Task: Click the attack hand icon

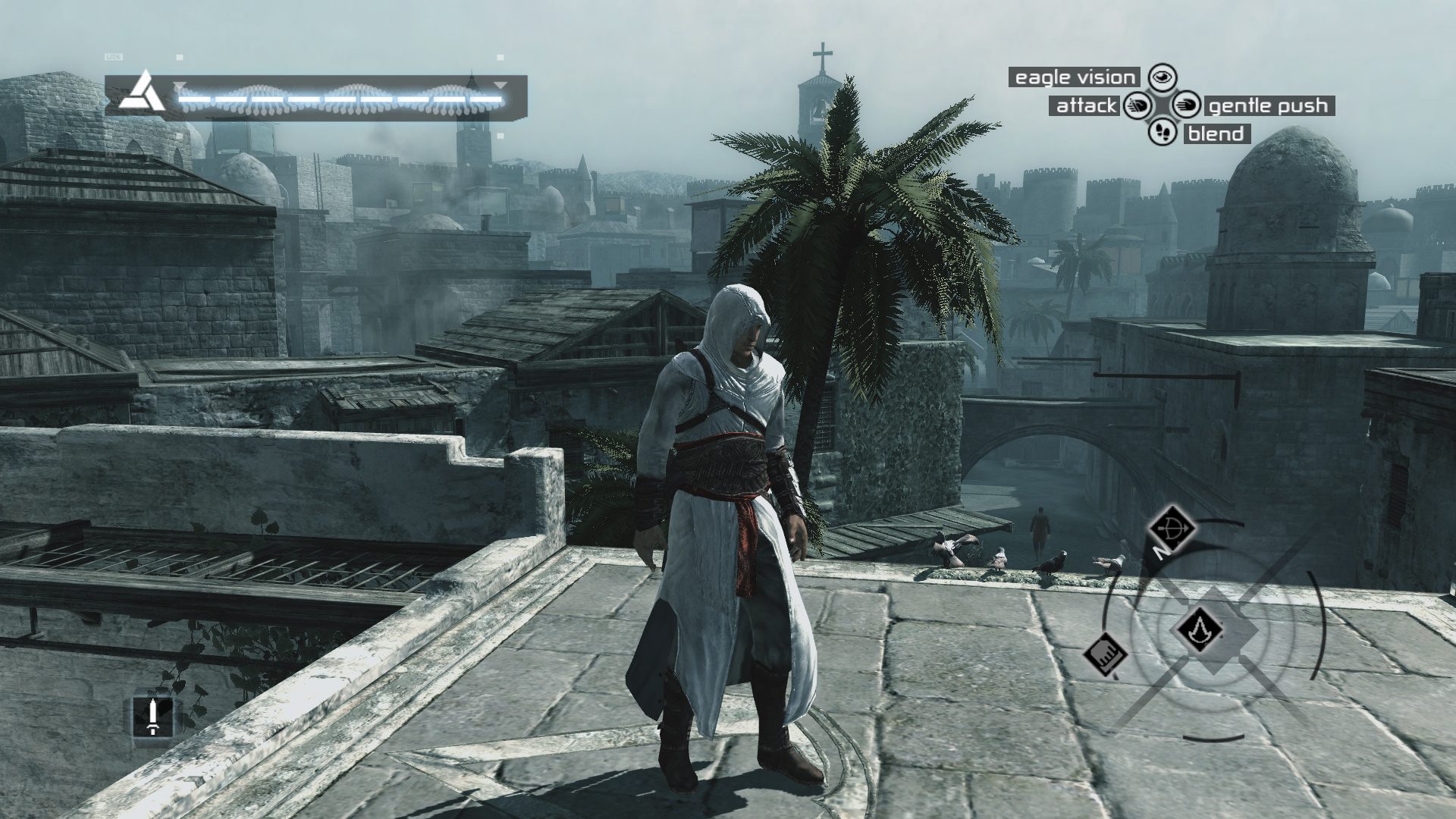Action: pyautogui.click(x=1137, y=105)
